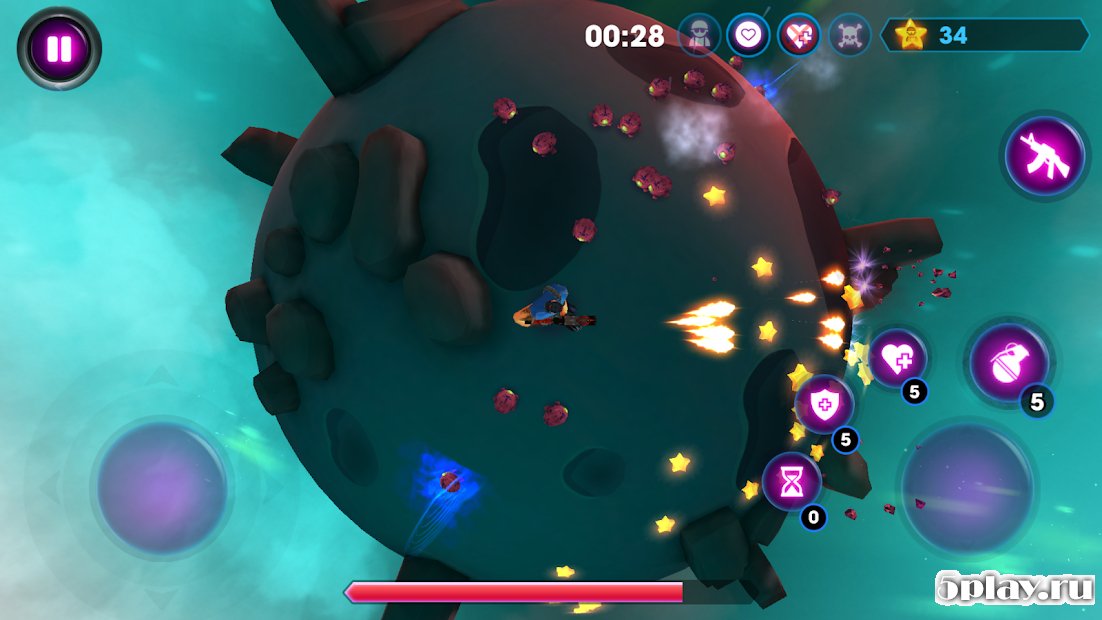Screen dimensions: 1102x620
Task: Tap the right aiming joystick pad
Action: [x=967, y=487]
